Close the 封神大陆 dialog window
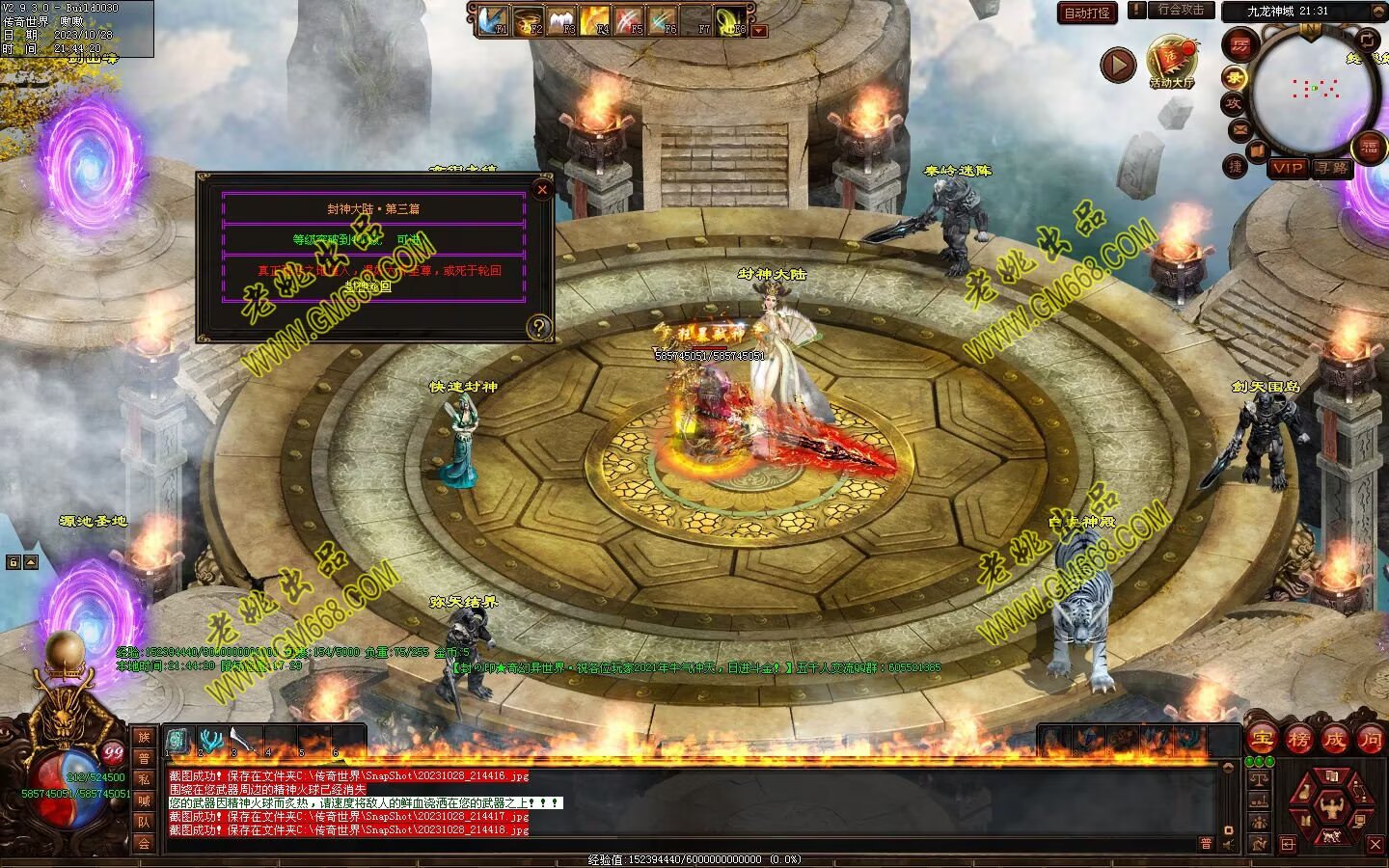Viewport: 1389px width, 868px height. (542, 190)
